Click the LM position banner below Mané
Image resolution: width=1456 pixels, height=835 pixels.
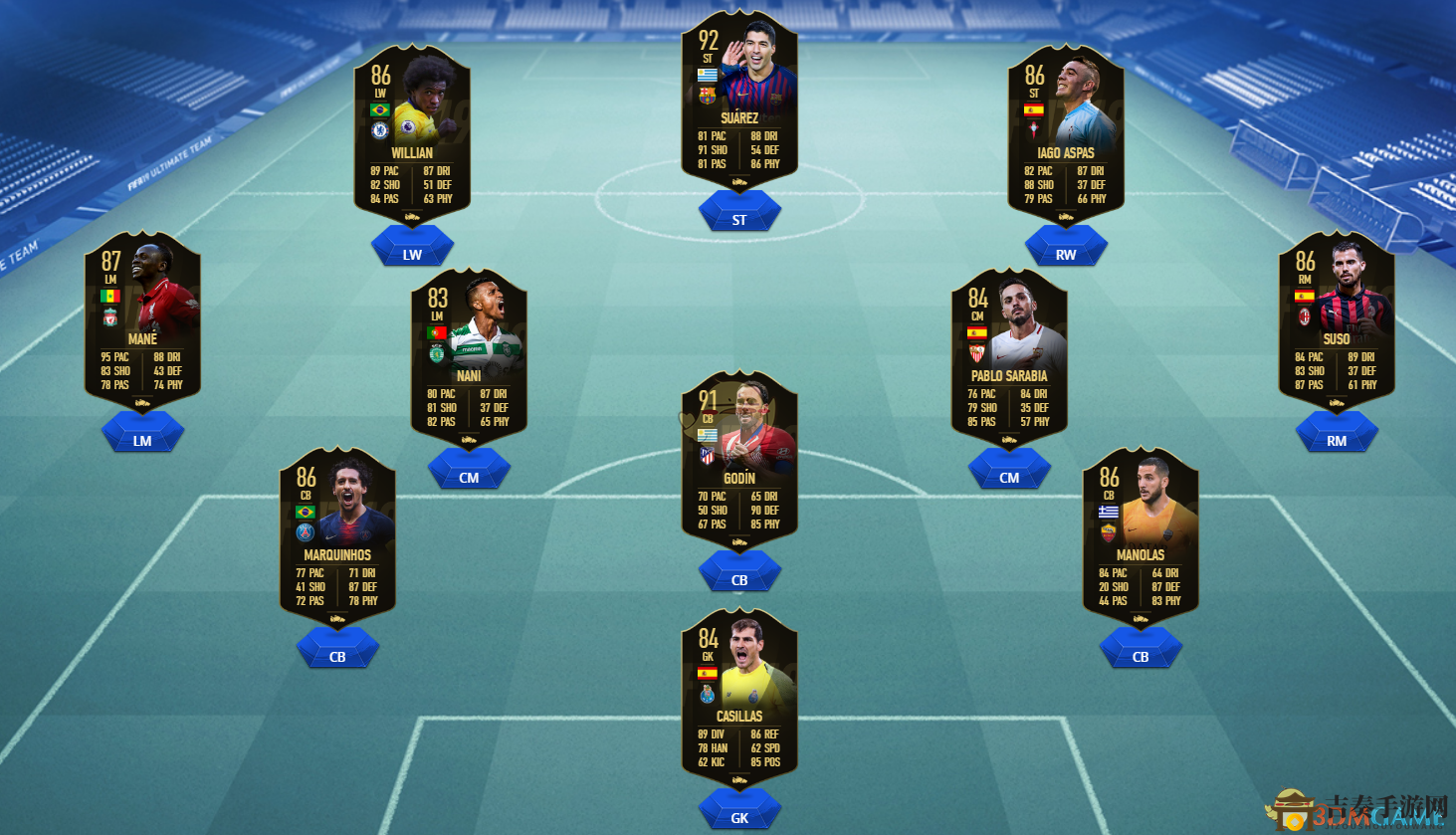[142, 431]
